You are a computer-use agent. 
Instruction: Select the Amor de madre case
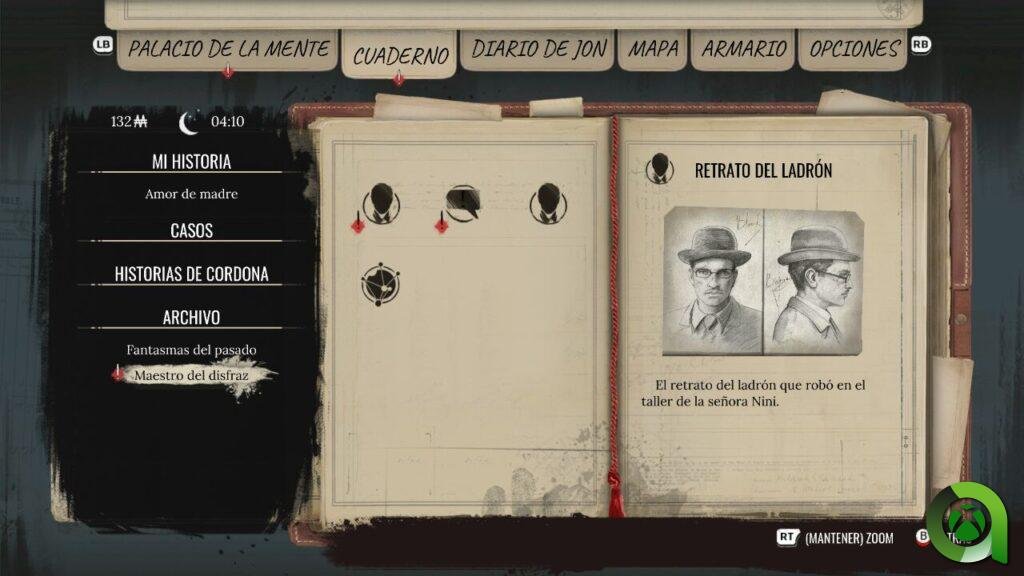(x=191, y=194)
